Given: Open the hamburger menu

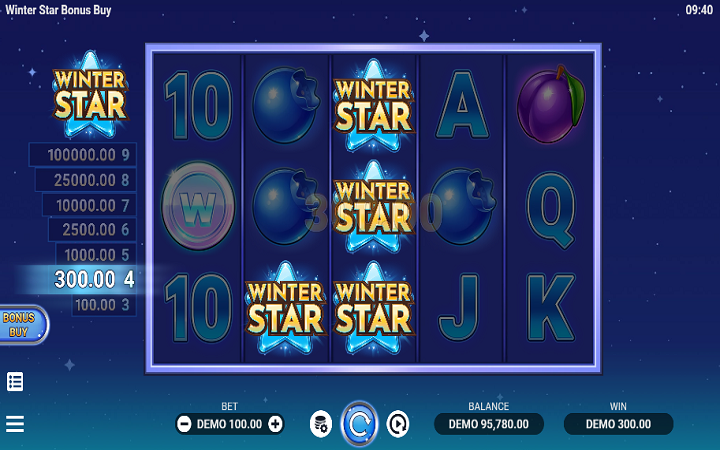Looking at the screenshot, I should click(x=15, y=424).
